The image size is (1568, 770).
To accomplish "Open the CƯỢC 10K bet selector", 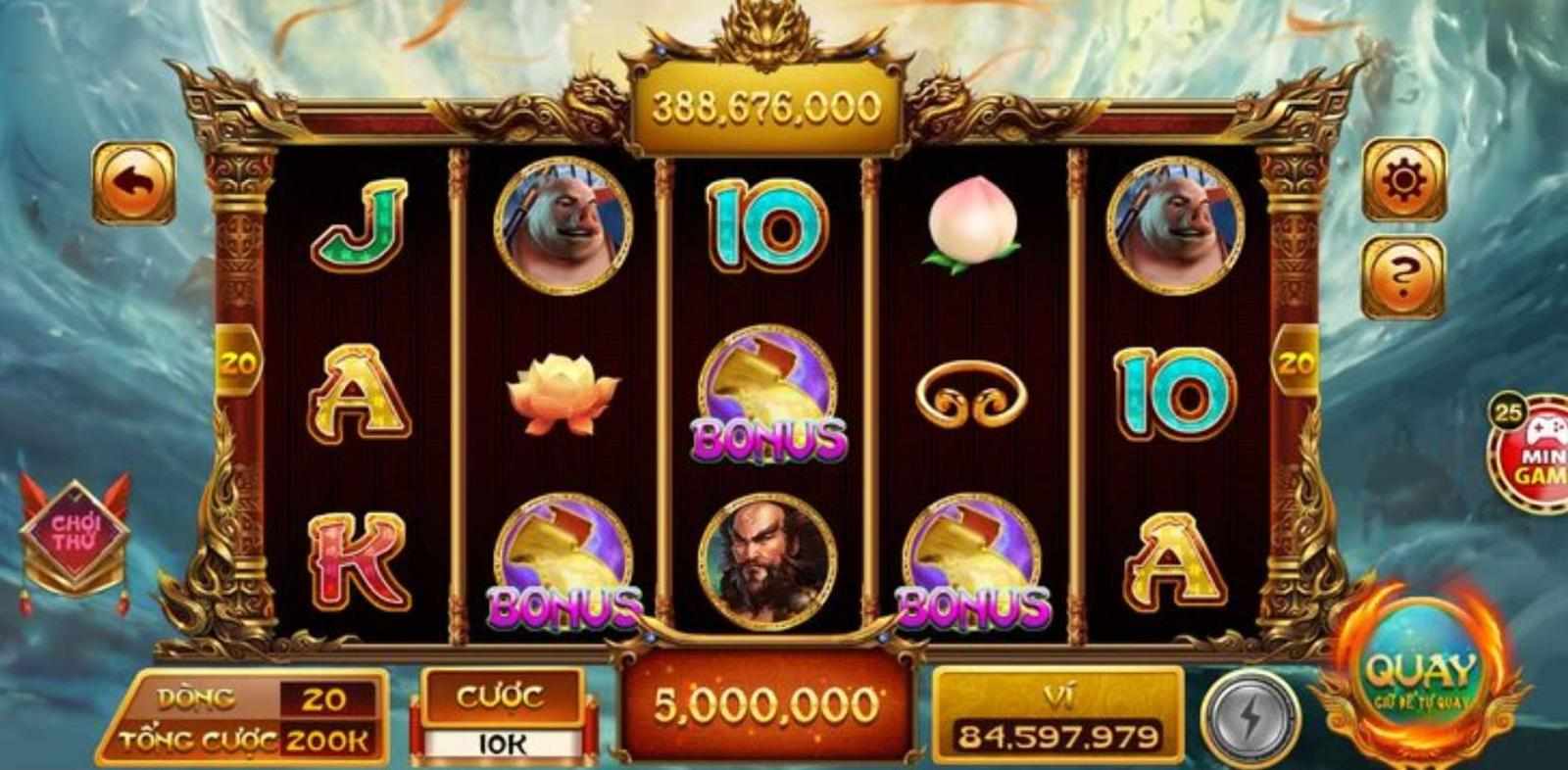I will [503, 714].
